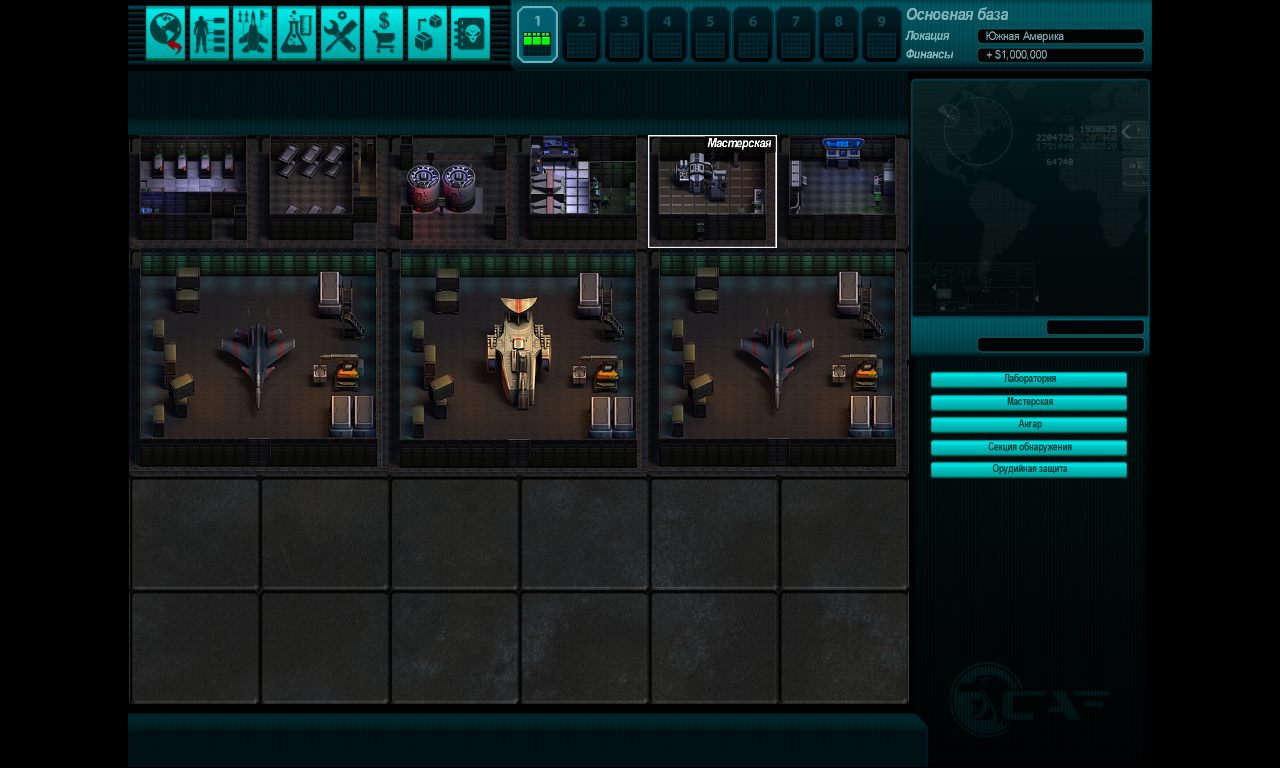Screen dimensions: 1280x768
Task: Open the wrench and screwdriver workshop screen
Action: pyautogui.click(x=340, y=33)
